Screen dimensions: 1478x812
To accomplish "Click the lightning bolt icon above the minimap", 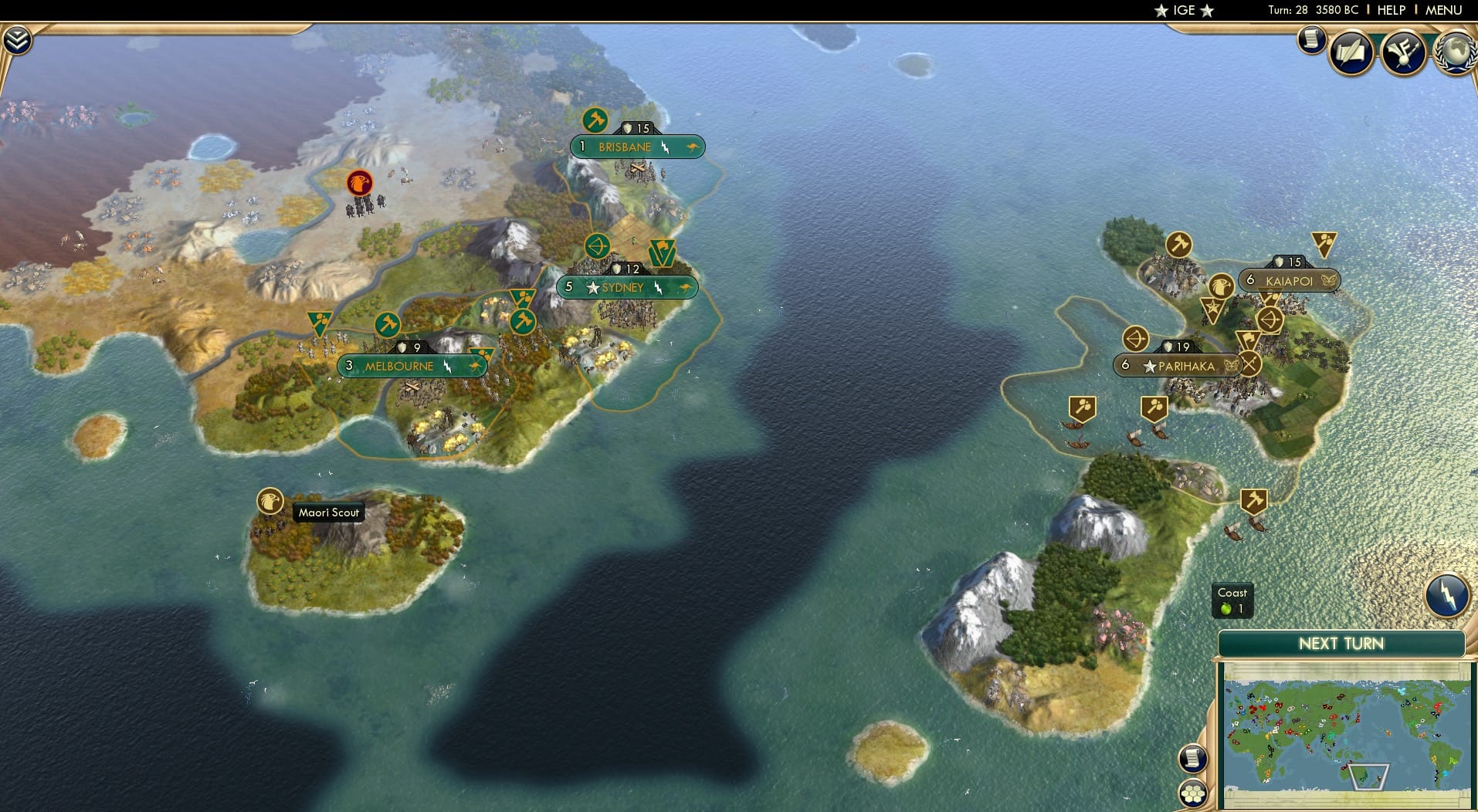I will (x=1447, y=595).
